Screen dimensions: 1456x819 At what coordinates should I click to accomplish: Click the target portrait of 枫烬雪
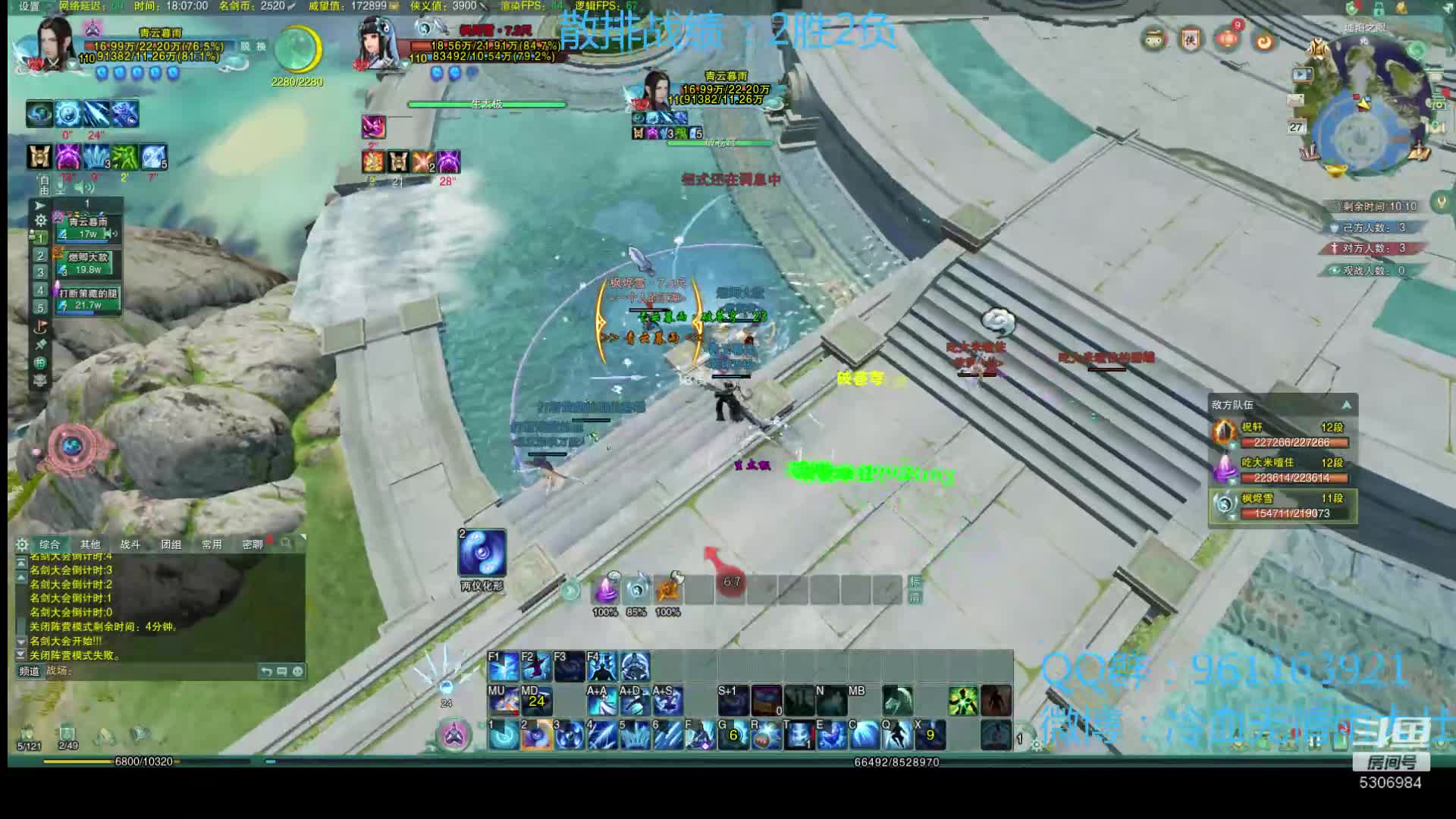378,44
